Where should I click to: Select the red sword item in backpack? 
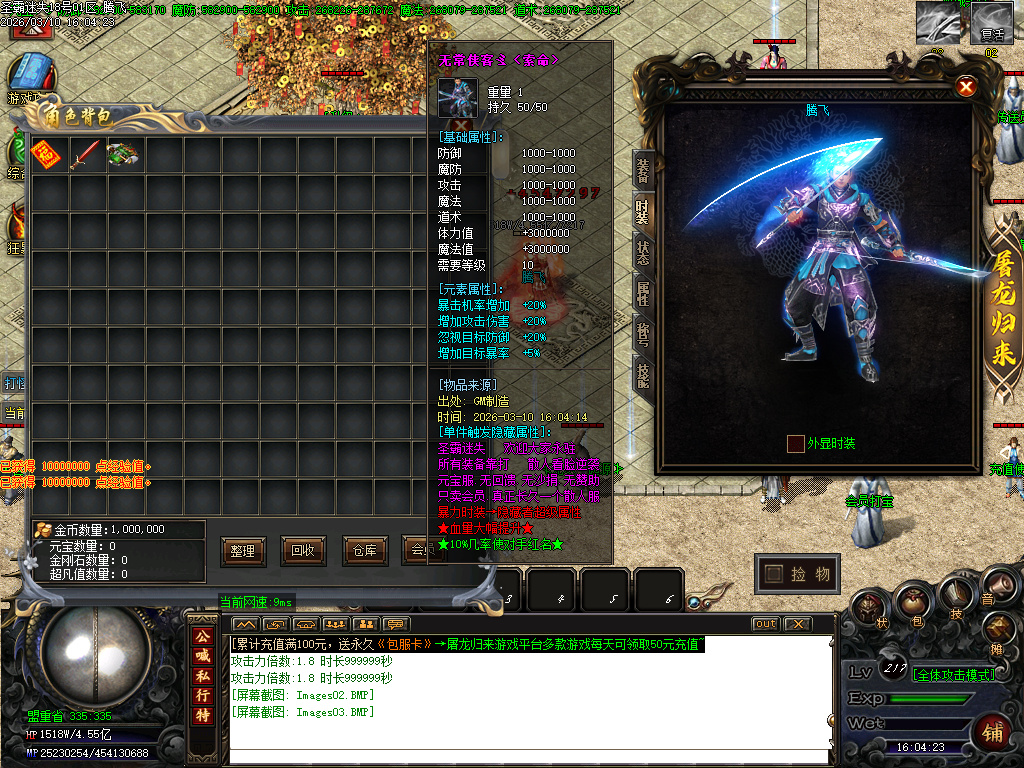tap(84, 154)
